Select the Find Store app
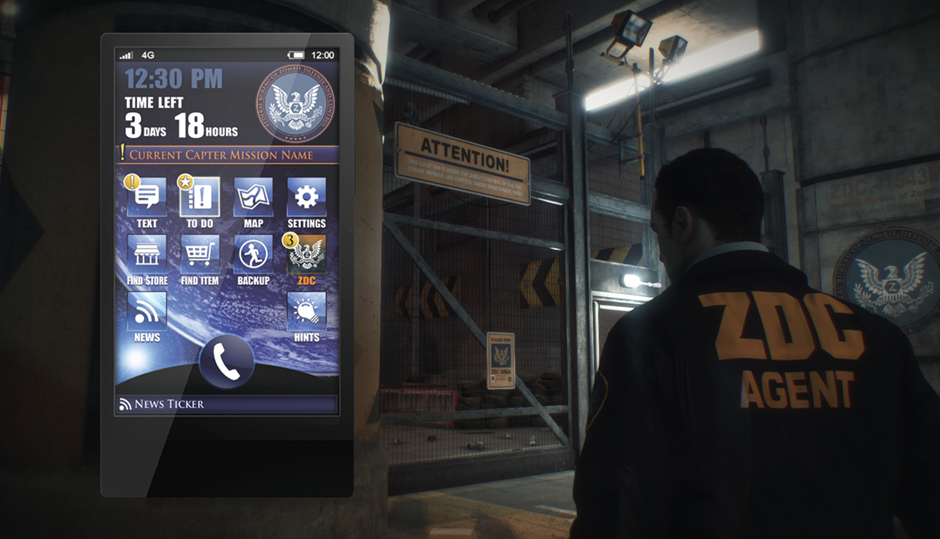940x539 pixels. pyautogui.click(x=147, y=255)
